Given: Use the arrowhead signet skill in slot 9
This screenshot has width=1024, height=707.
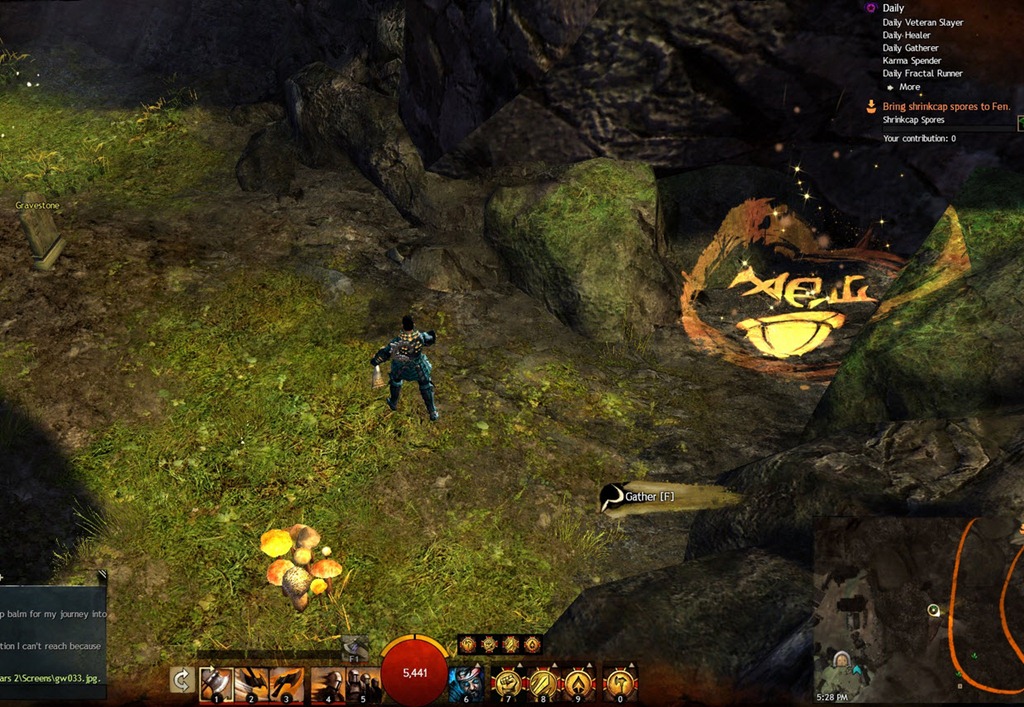Looking at the screenshot, I should pyautogui.click(x=579, y=684).
